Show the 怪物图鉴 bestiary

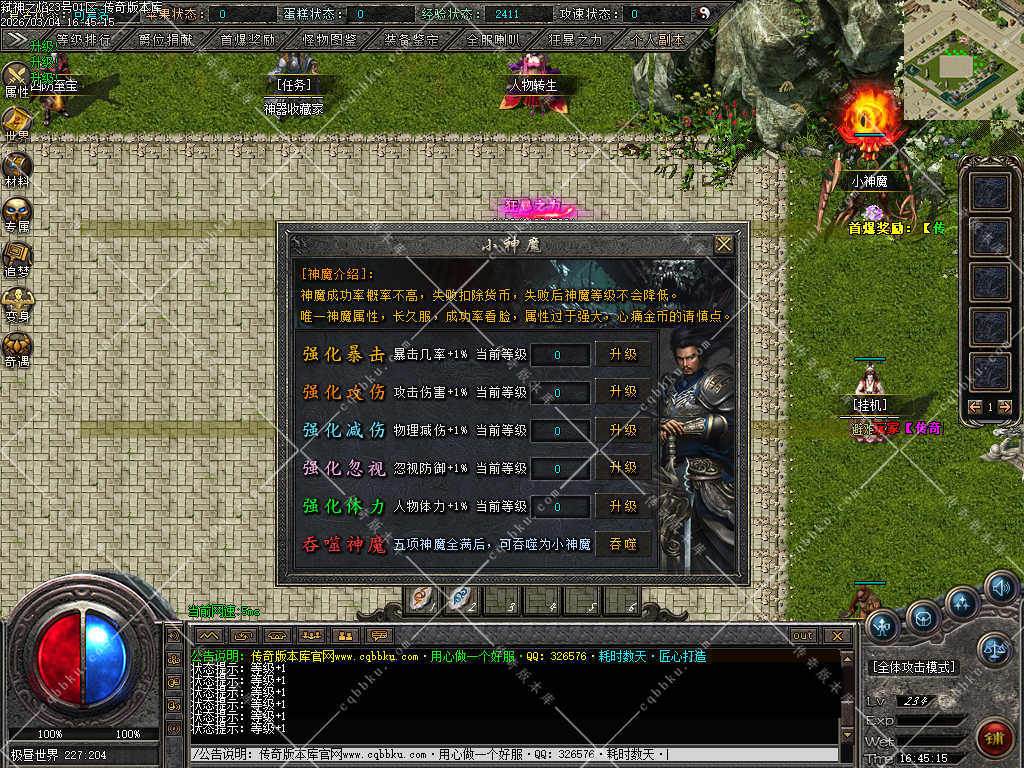tap(329, 41)
